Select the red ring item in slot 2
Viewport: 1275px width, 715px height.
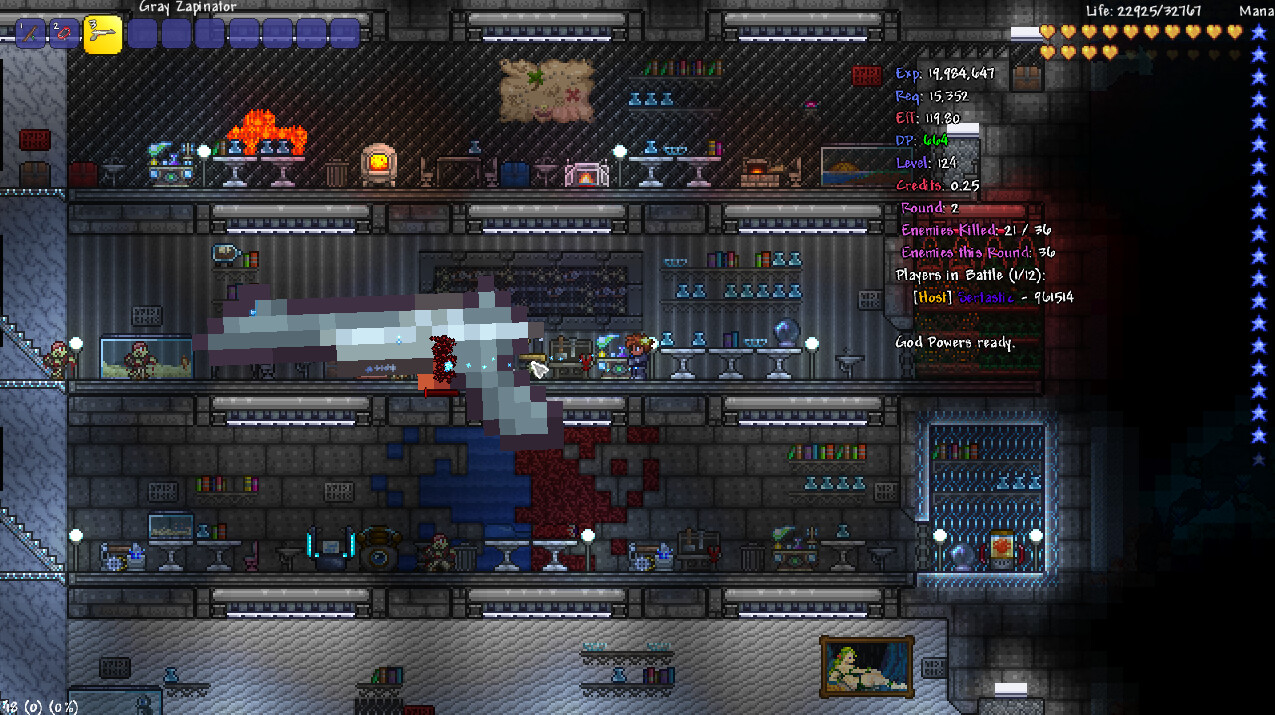pos(64,33)
